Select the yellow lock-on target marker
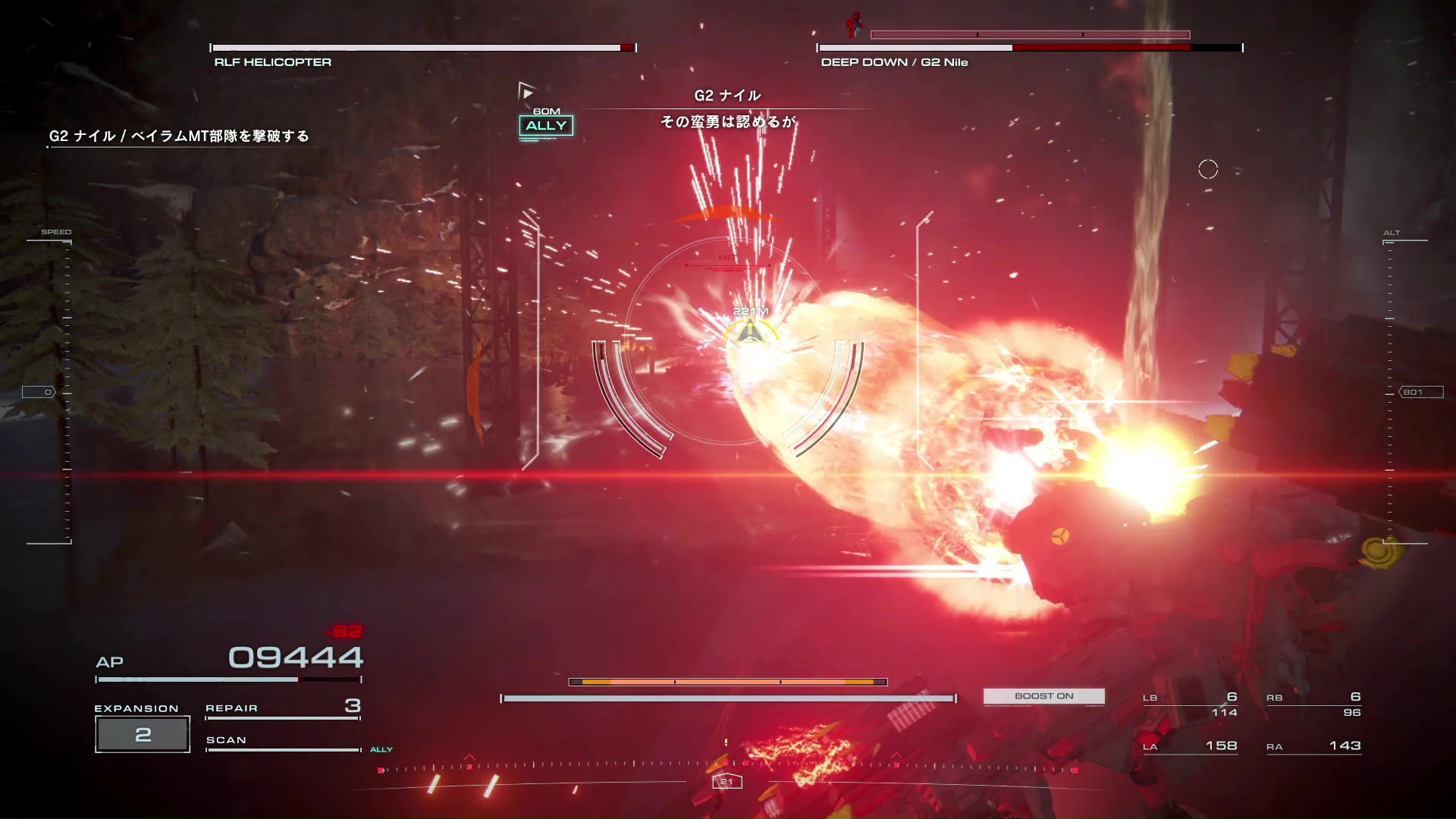The image size is (1456, 819). coord(750,332)
